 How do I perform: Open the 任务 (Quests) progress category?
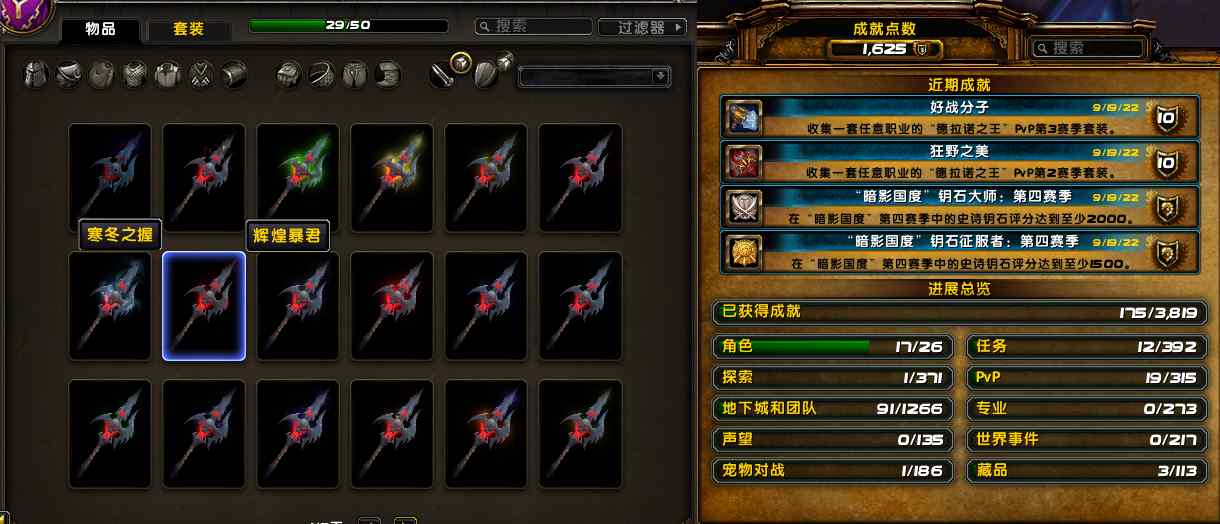[1086, 347]
